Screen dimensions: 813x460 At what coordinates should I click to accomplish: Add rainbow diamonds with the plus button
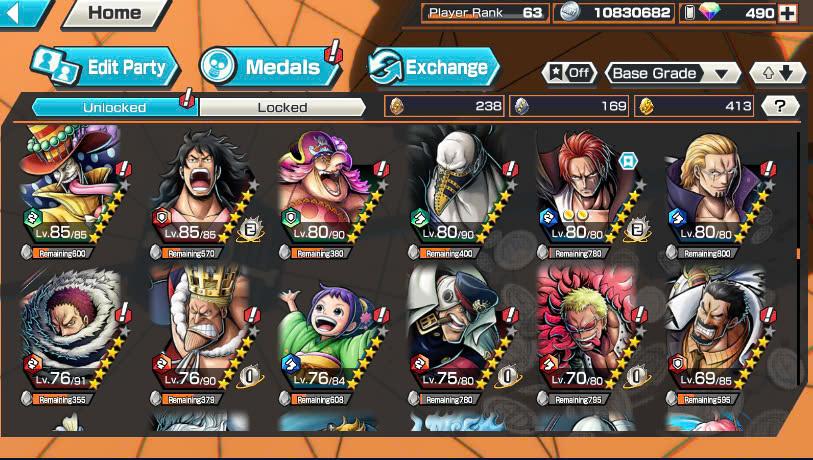[x=788, y=13]
